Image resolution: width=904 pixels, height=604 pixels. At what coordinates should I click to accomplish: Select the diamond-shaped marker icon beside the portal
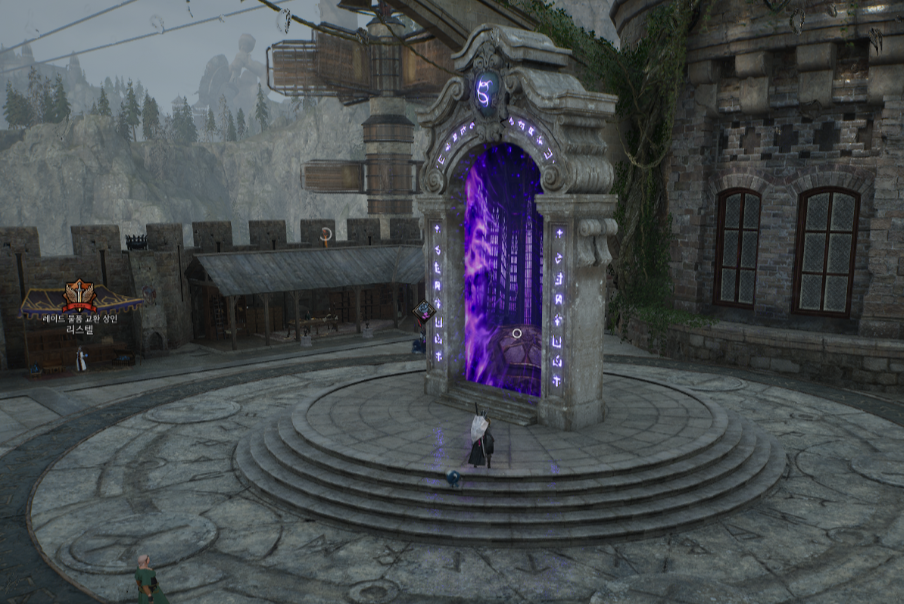pos(424,311)
